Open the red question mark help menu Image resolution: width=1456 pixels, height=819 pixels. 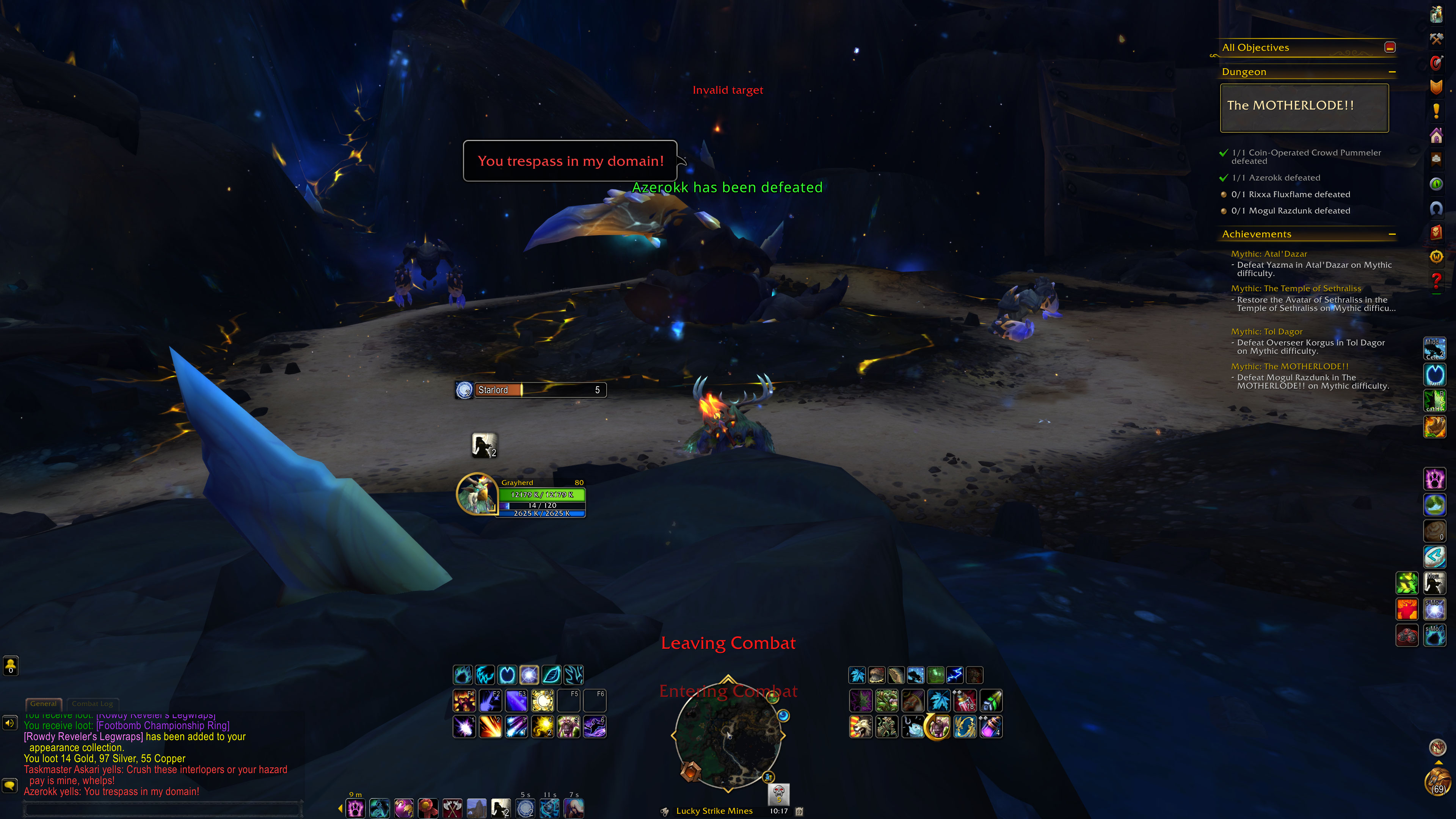(x=1436, y=281)
